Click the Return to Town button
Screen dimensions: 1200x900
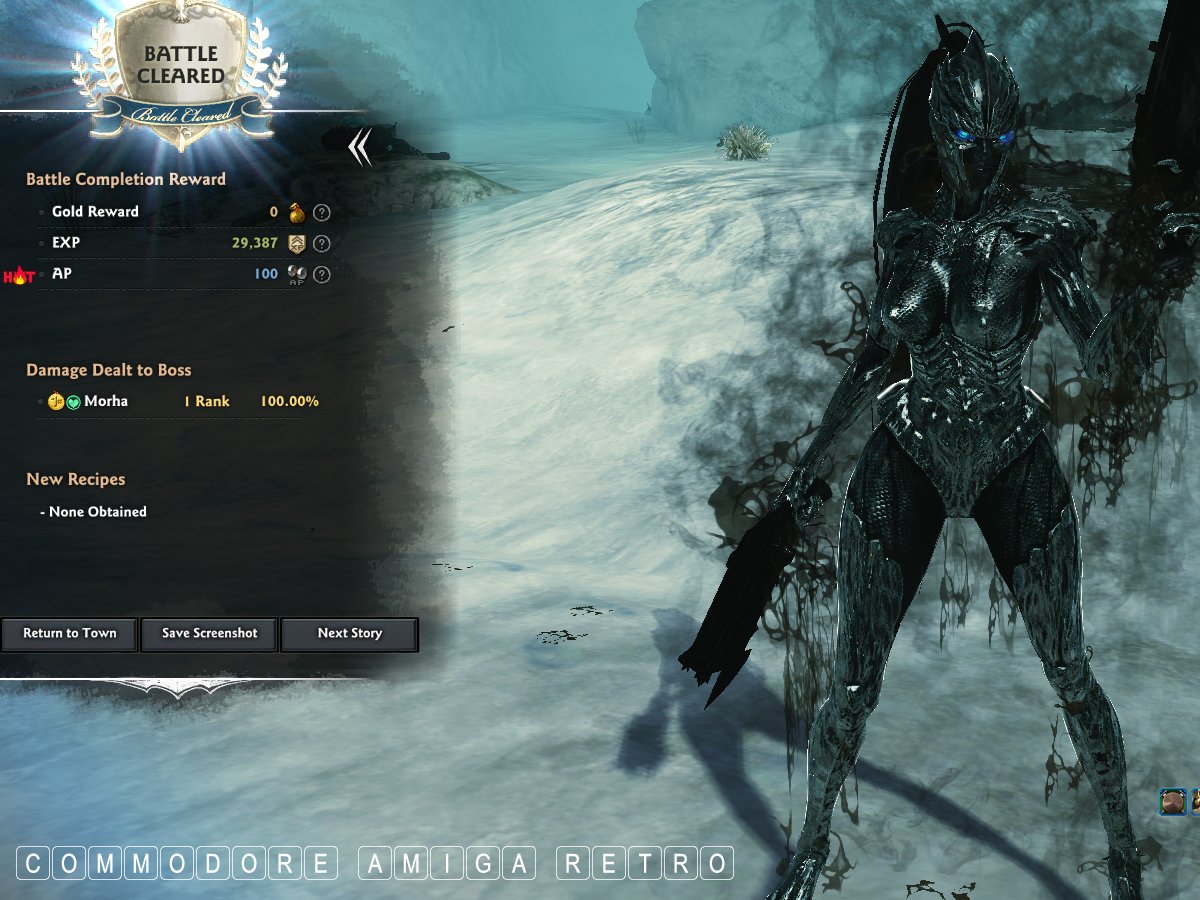click(x=69, y=634)
